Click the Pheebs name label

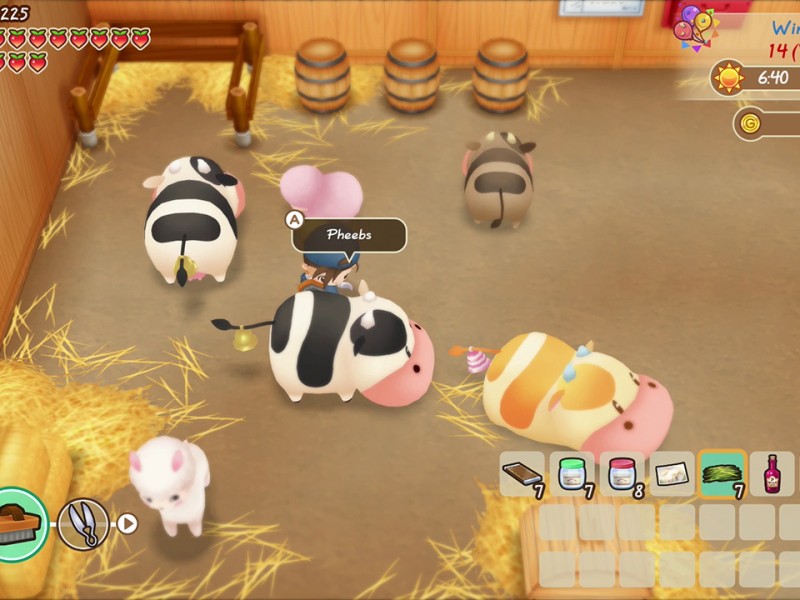(349, 235)
